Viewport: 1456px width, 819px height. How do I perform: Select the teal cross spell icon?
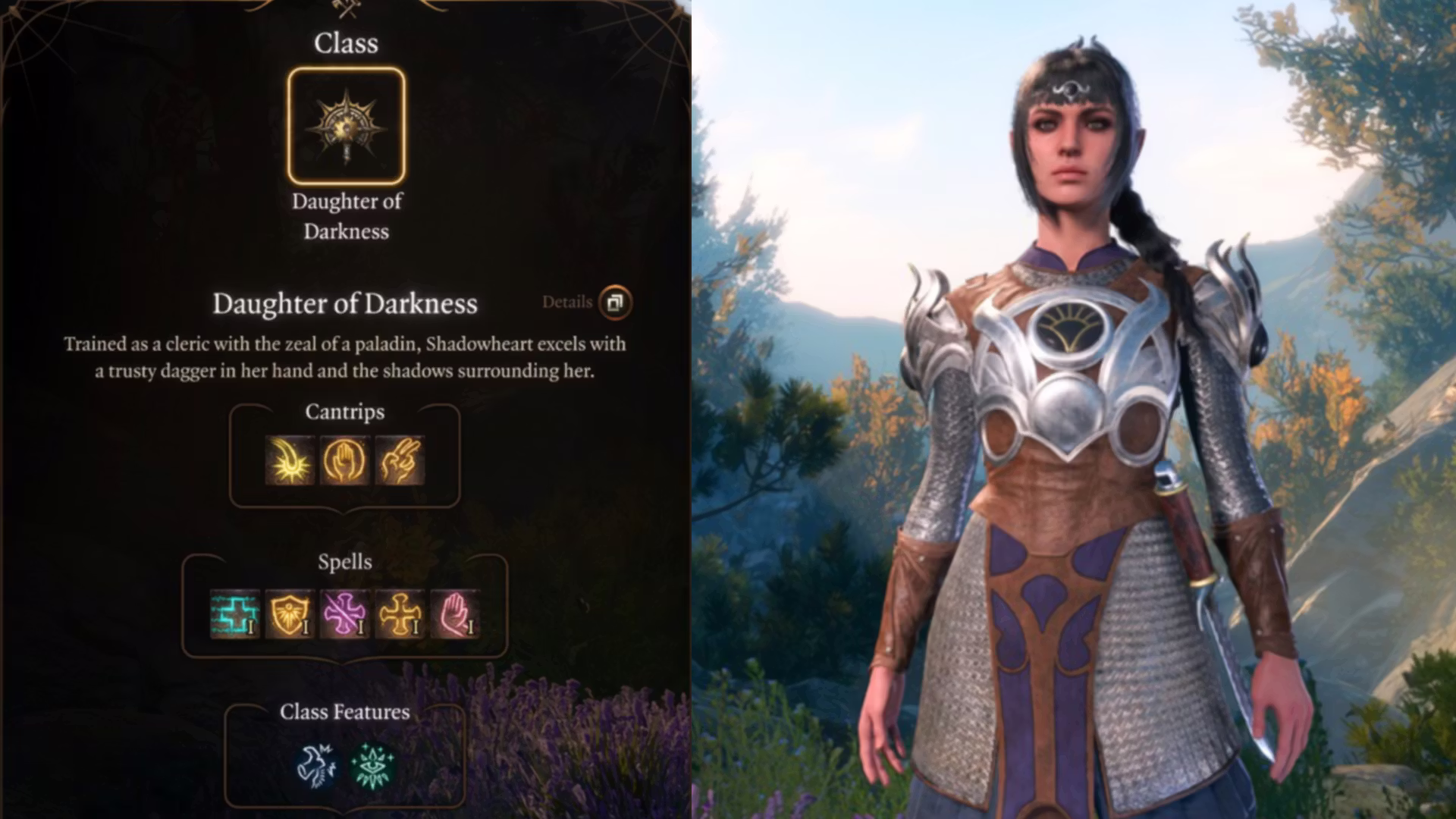coord(235,613)
